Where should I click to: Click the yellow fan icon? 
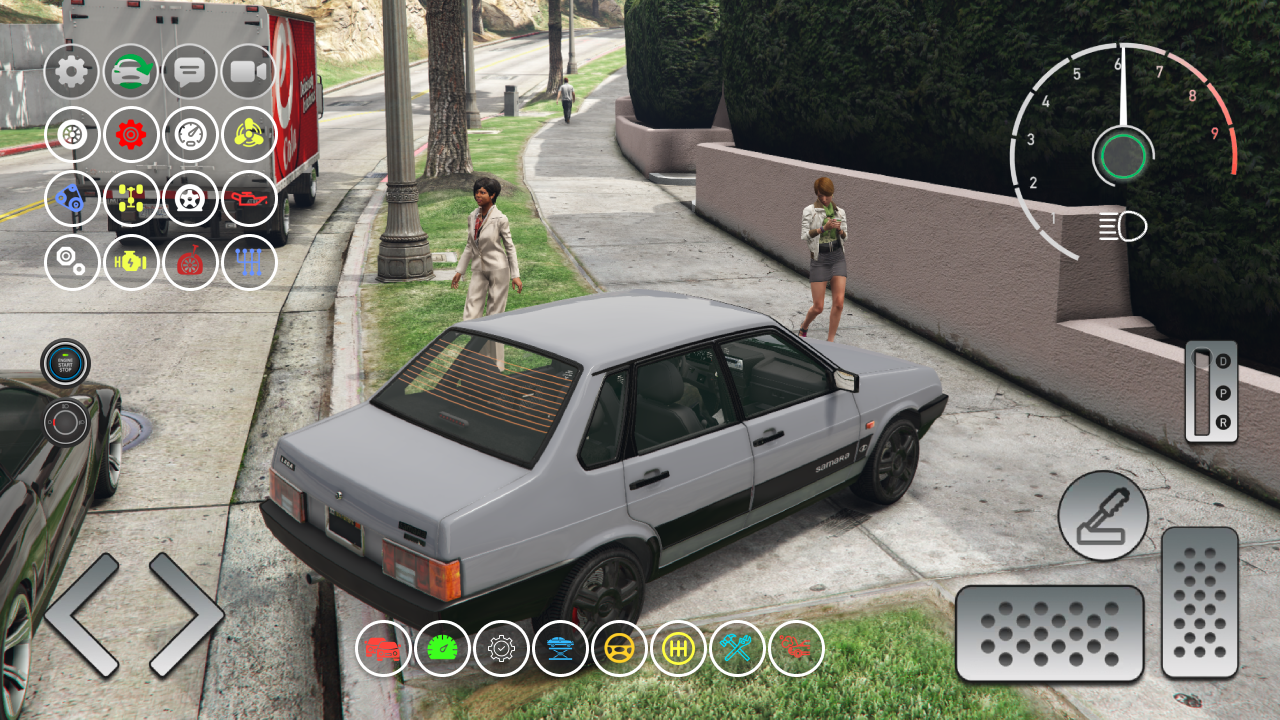tap(248, 135)
